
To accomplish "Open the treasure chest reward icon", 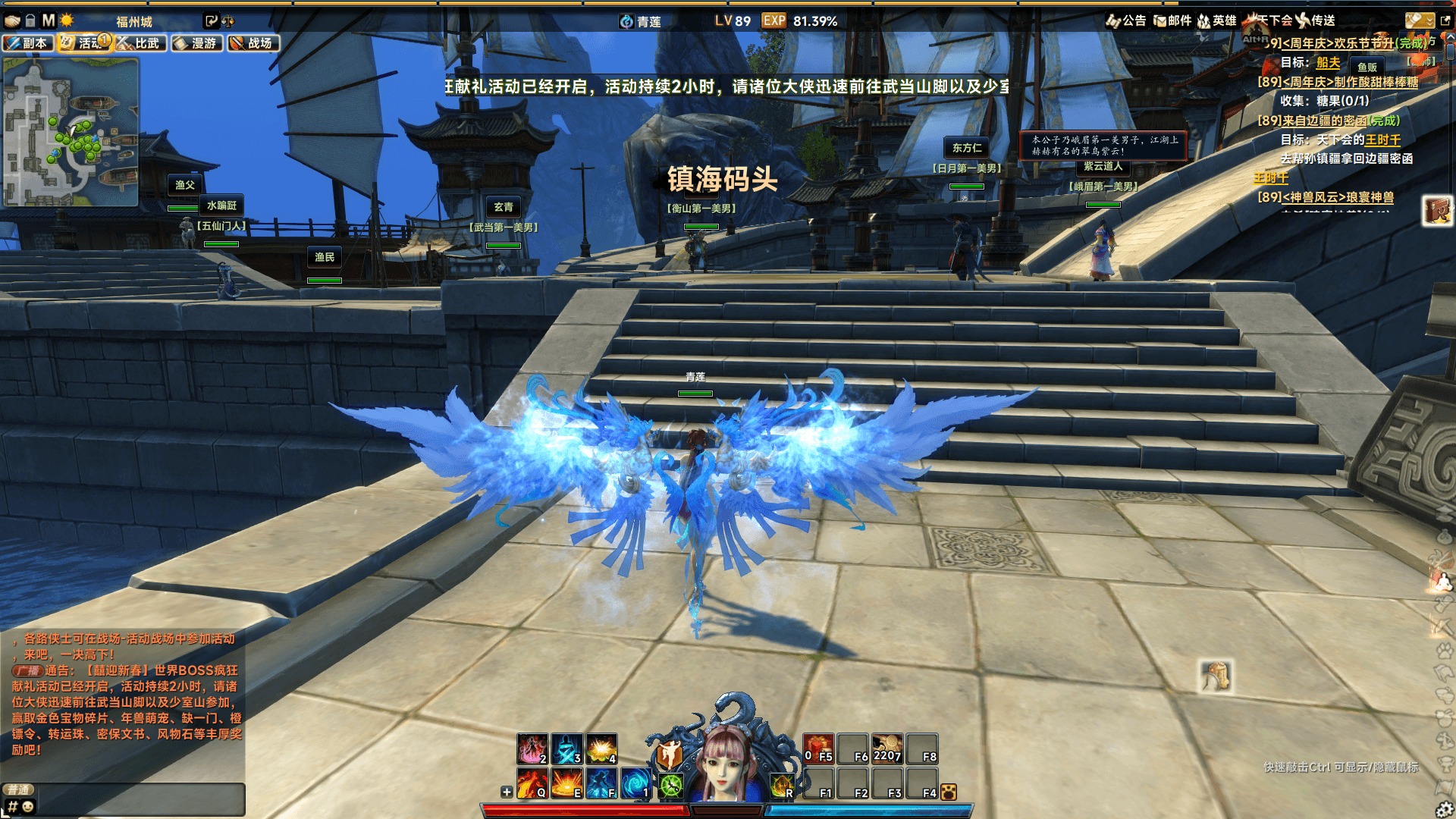I will (1436, 210).
